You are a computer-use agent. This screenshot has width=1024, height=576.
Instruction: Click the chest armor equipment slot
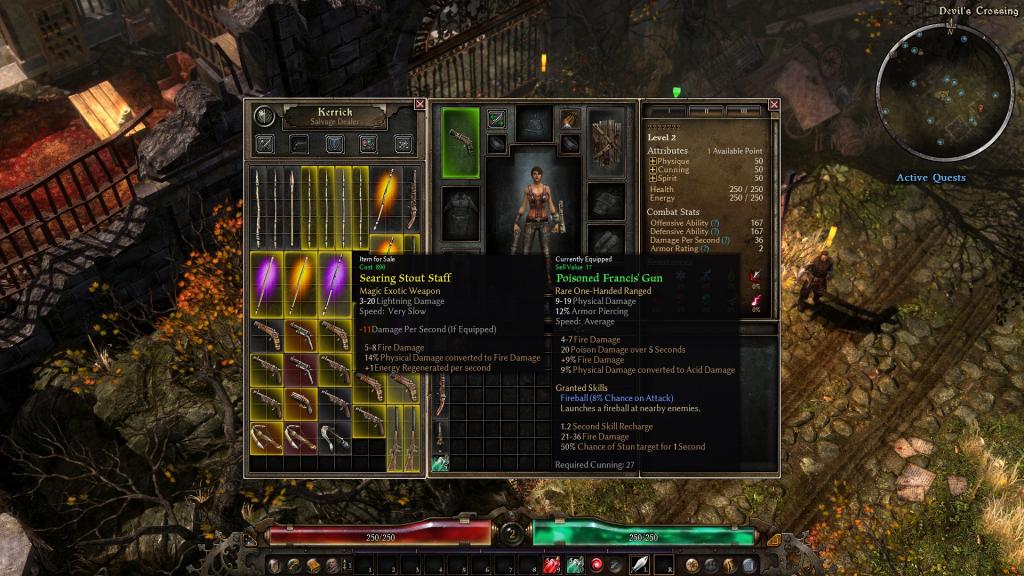click(x=461, y=212)
